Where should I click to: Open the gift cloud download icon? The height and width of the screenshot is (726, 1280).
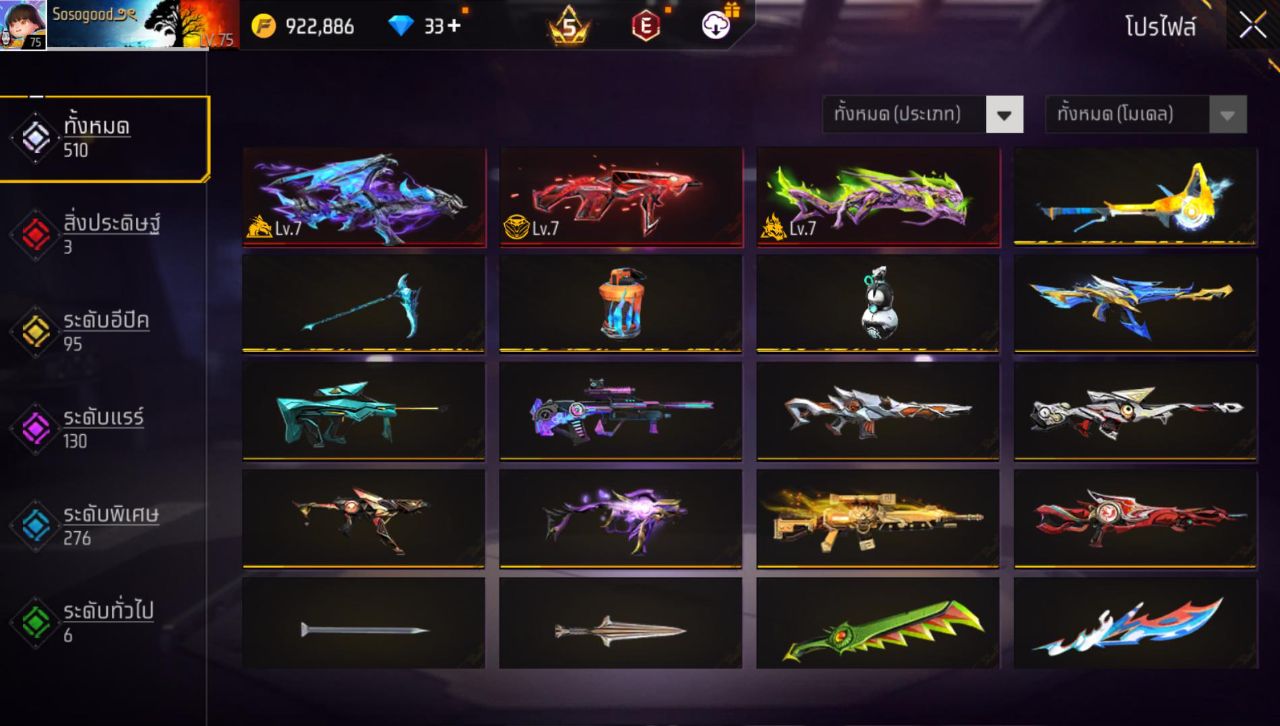point(718,27)
